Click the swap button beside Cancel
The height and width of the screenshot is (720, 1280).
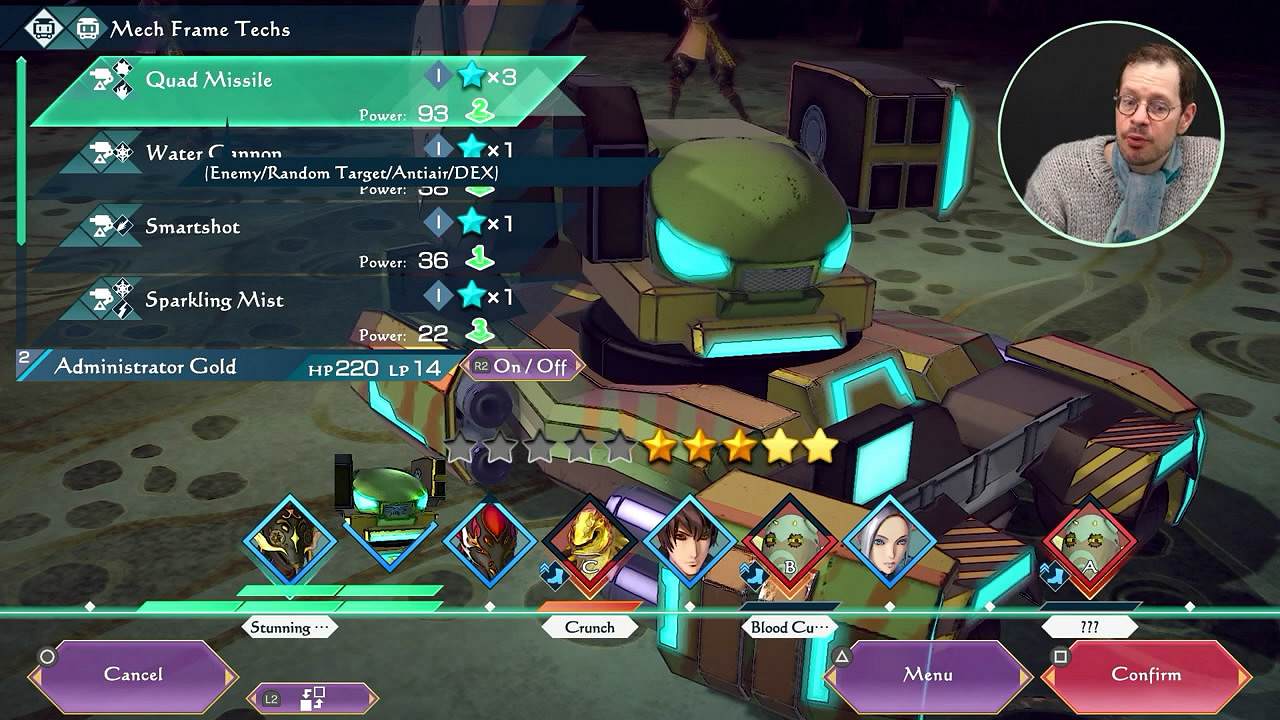point(312,698)
